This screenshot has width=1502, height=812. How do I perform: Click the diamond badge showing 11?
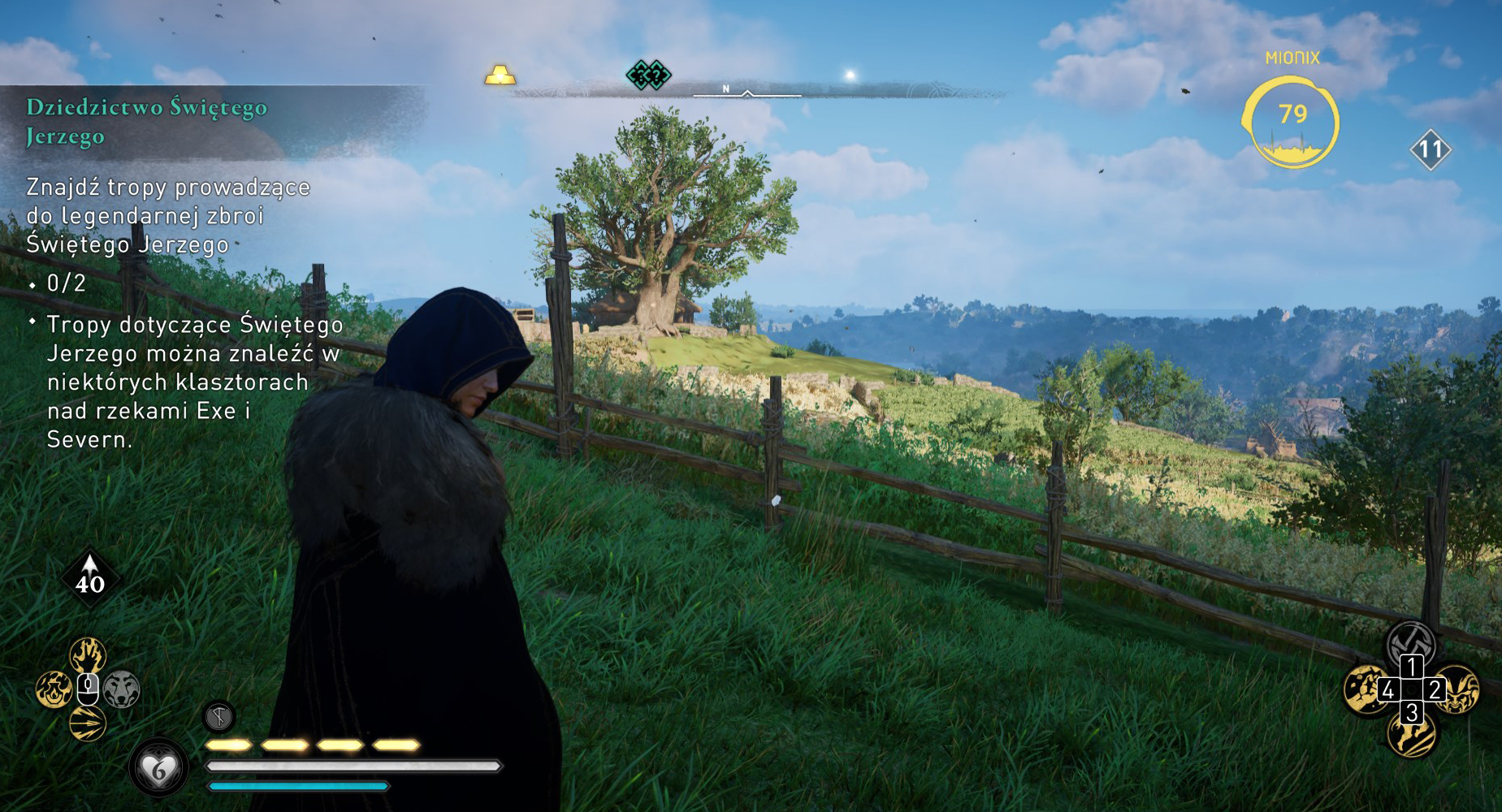click(x=1430, y=149)
